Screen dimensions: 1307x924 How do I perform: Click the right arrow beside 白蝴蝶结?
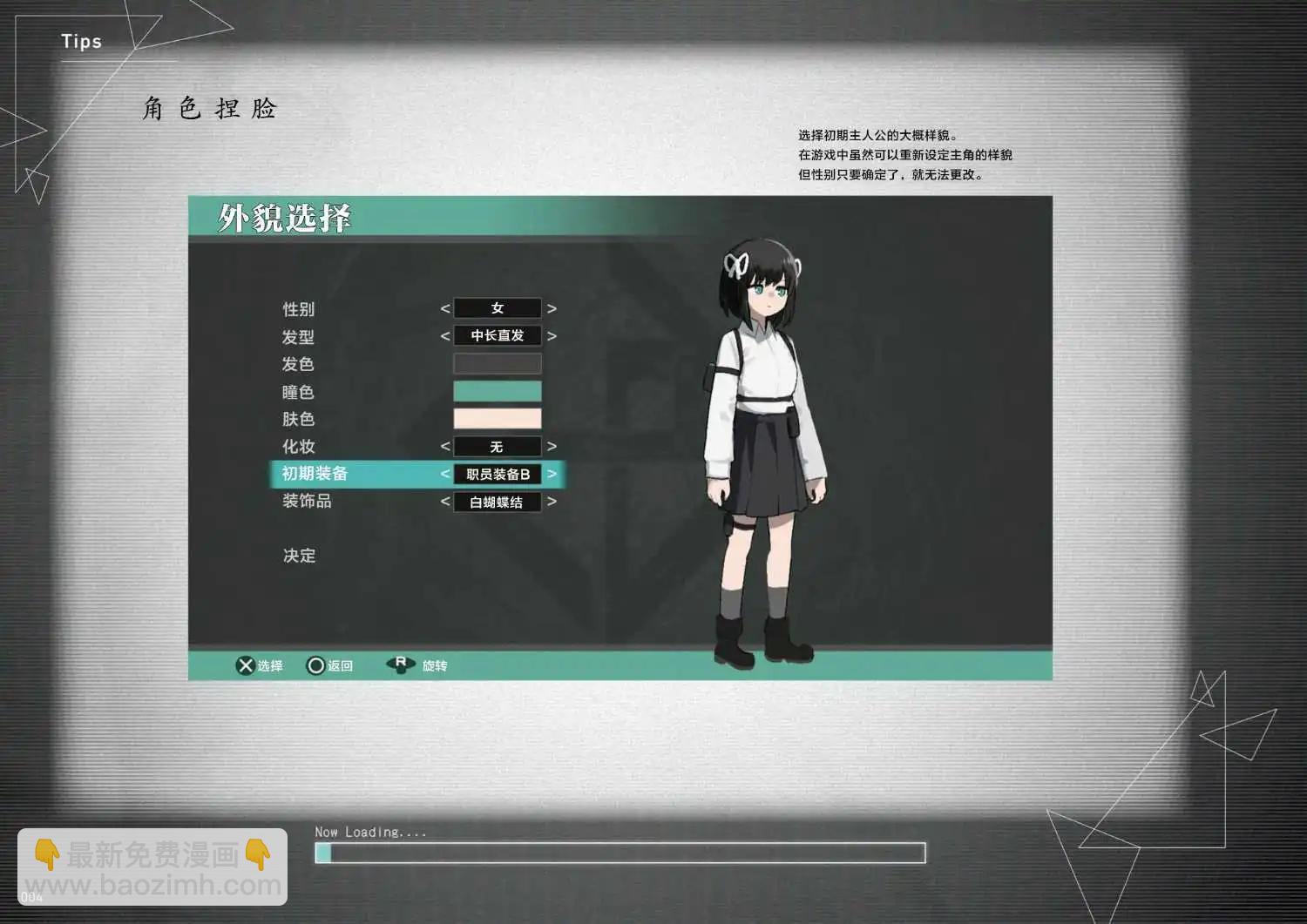click(x=552, y=502)
